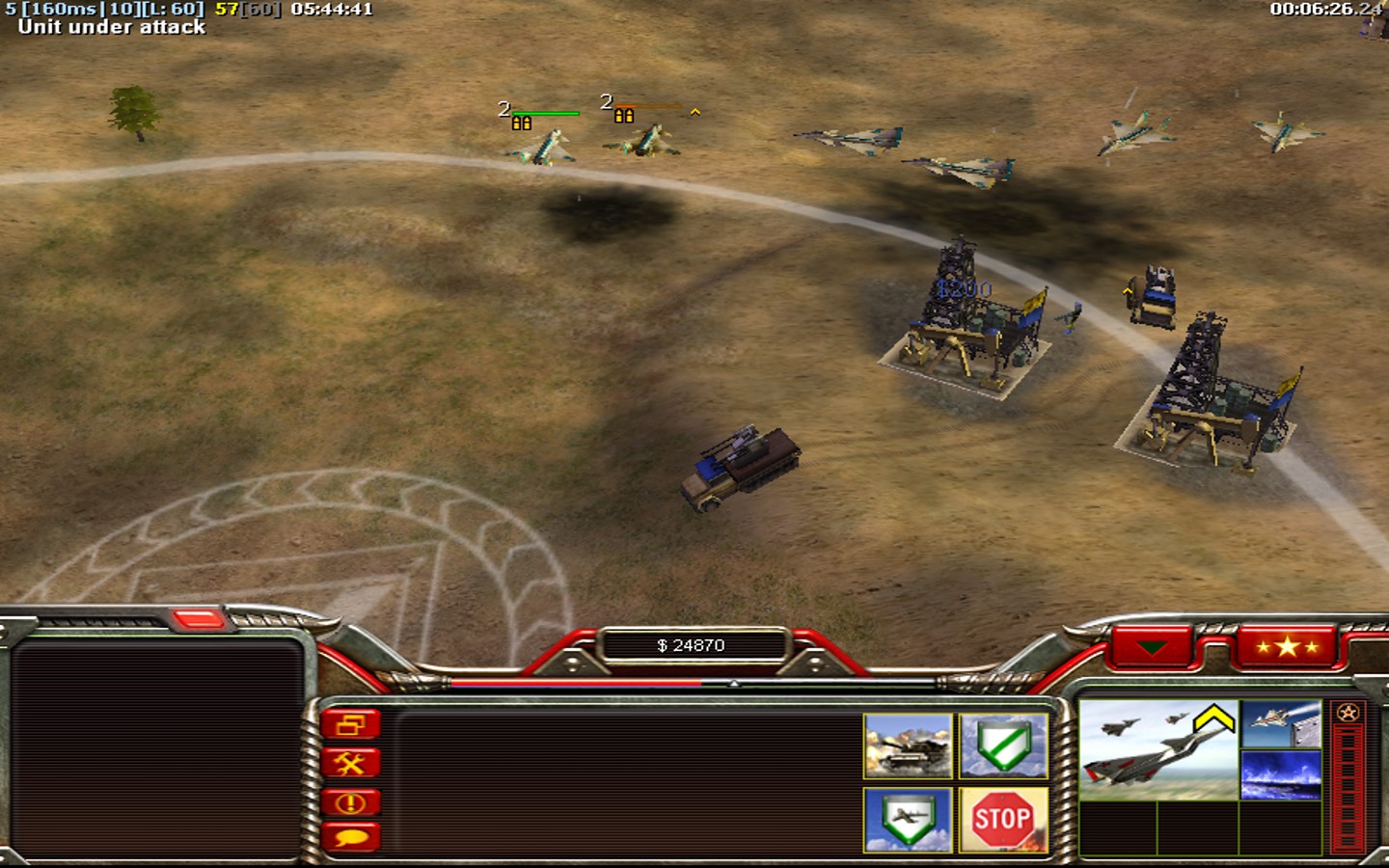Activate the guard command shield icon
Viewport: 1389px width, 868px height.
[x=1003, y=746]
